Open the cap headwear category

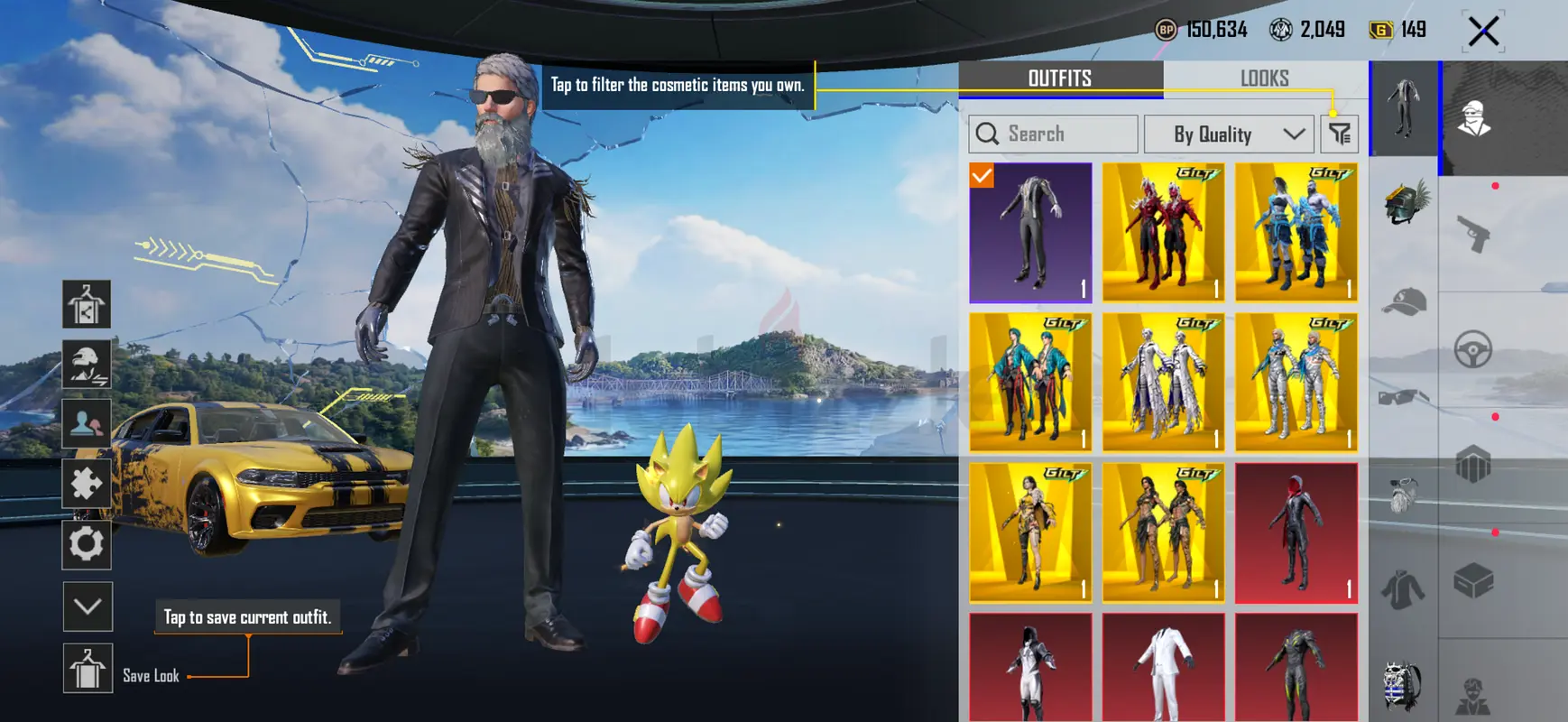click(x=1404, y=302)
